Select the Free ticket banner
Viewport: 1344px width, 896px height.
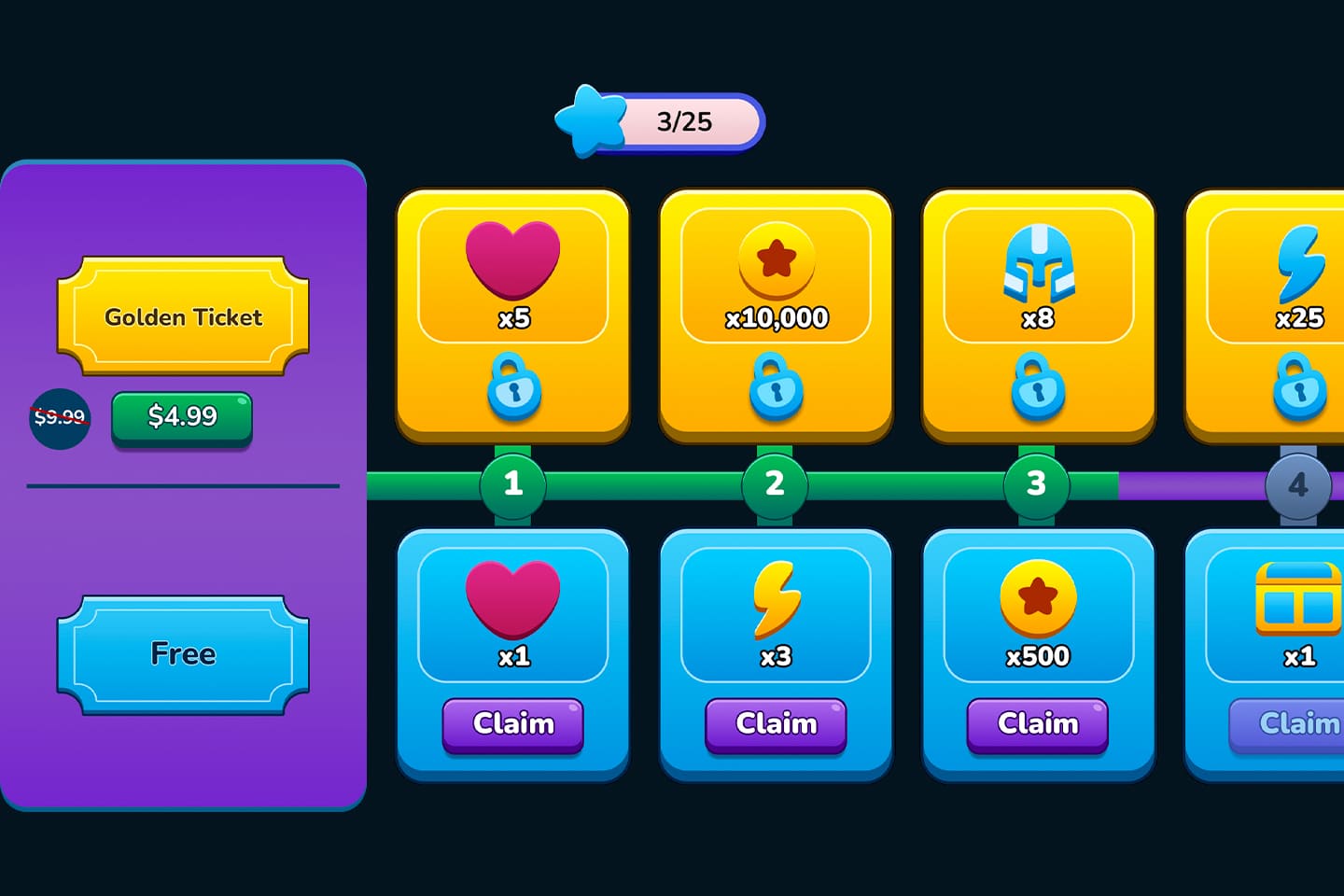click(183, 654)
